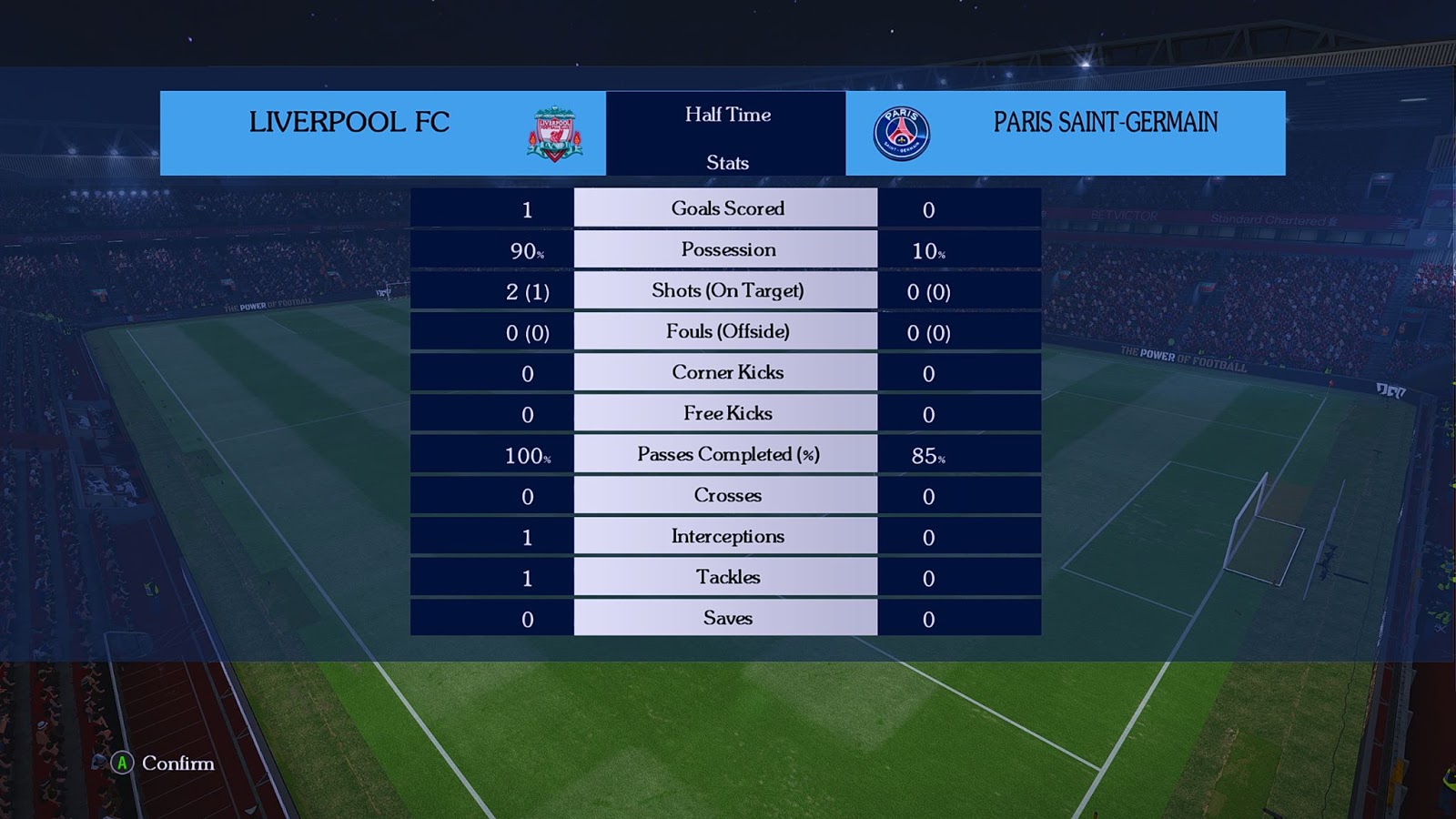The image size is (1456, 819).
Task: Click the Goals Scored stat row
Action: 726,208
